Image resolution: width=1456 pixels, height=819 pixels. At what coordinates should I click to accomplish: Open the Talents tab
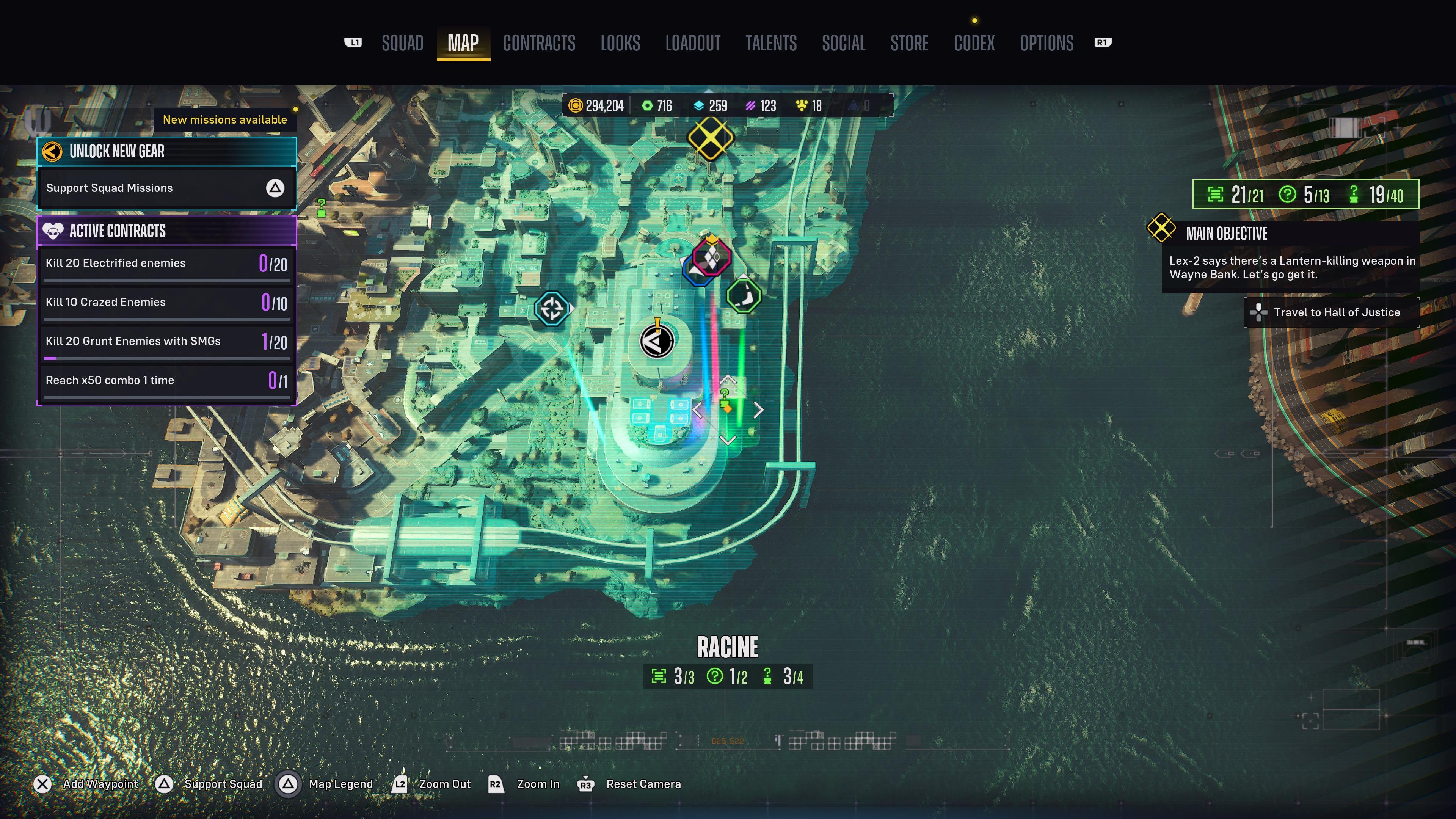[770, 43]
